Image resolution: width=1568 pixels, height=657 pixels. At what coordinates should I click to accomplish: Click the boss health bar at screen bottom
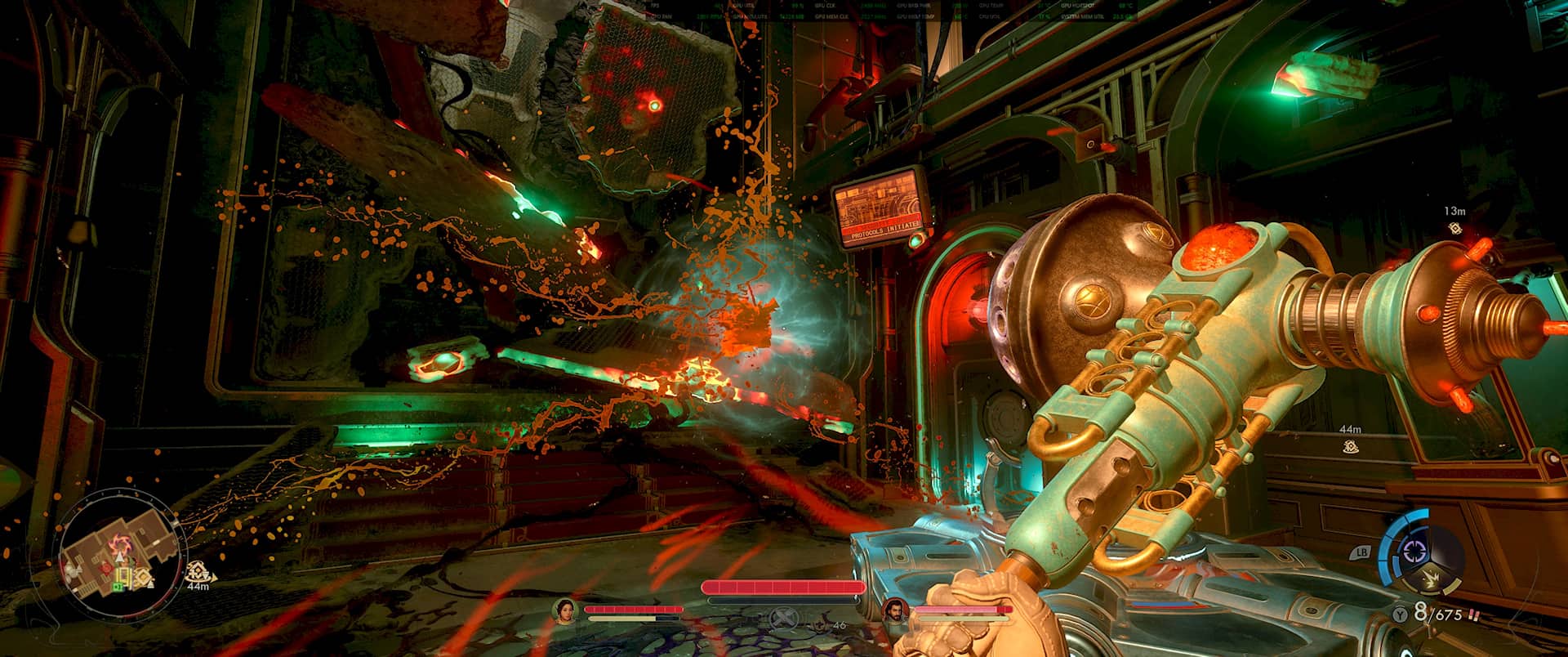(x=784, y=585)
